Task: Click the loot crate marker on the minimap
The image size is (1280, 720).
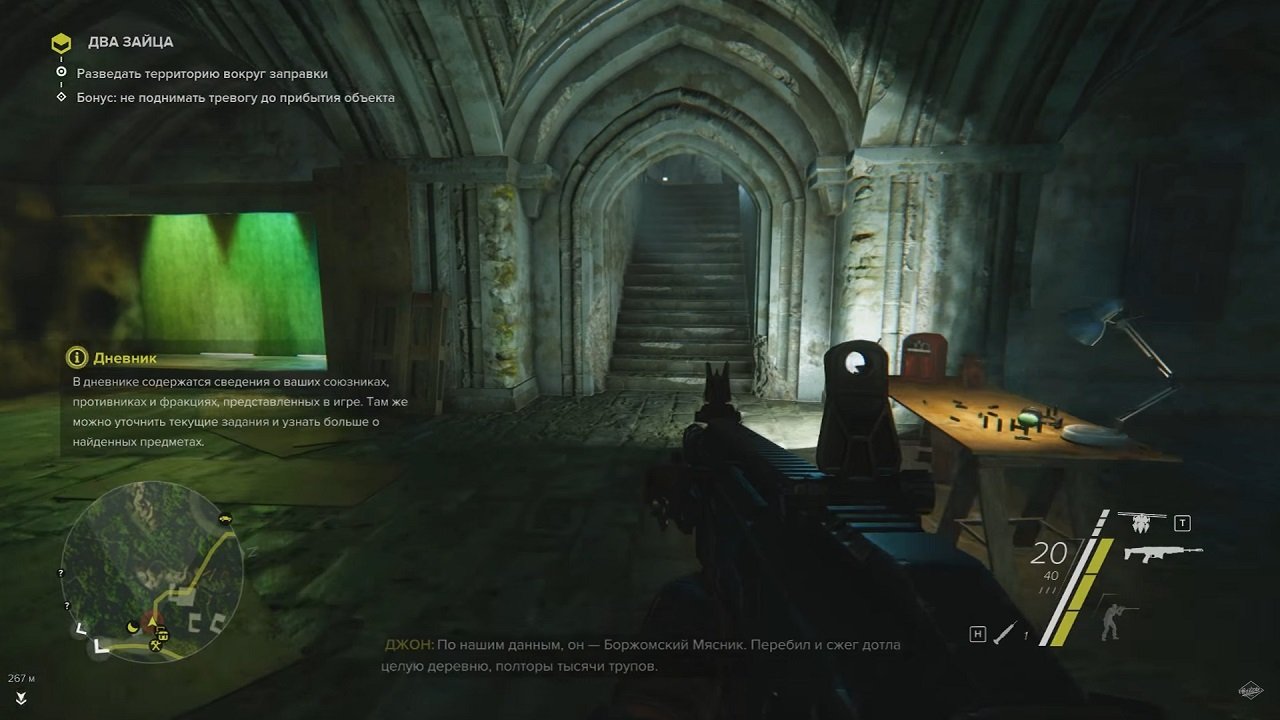Action: [x=163, y=634]
